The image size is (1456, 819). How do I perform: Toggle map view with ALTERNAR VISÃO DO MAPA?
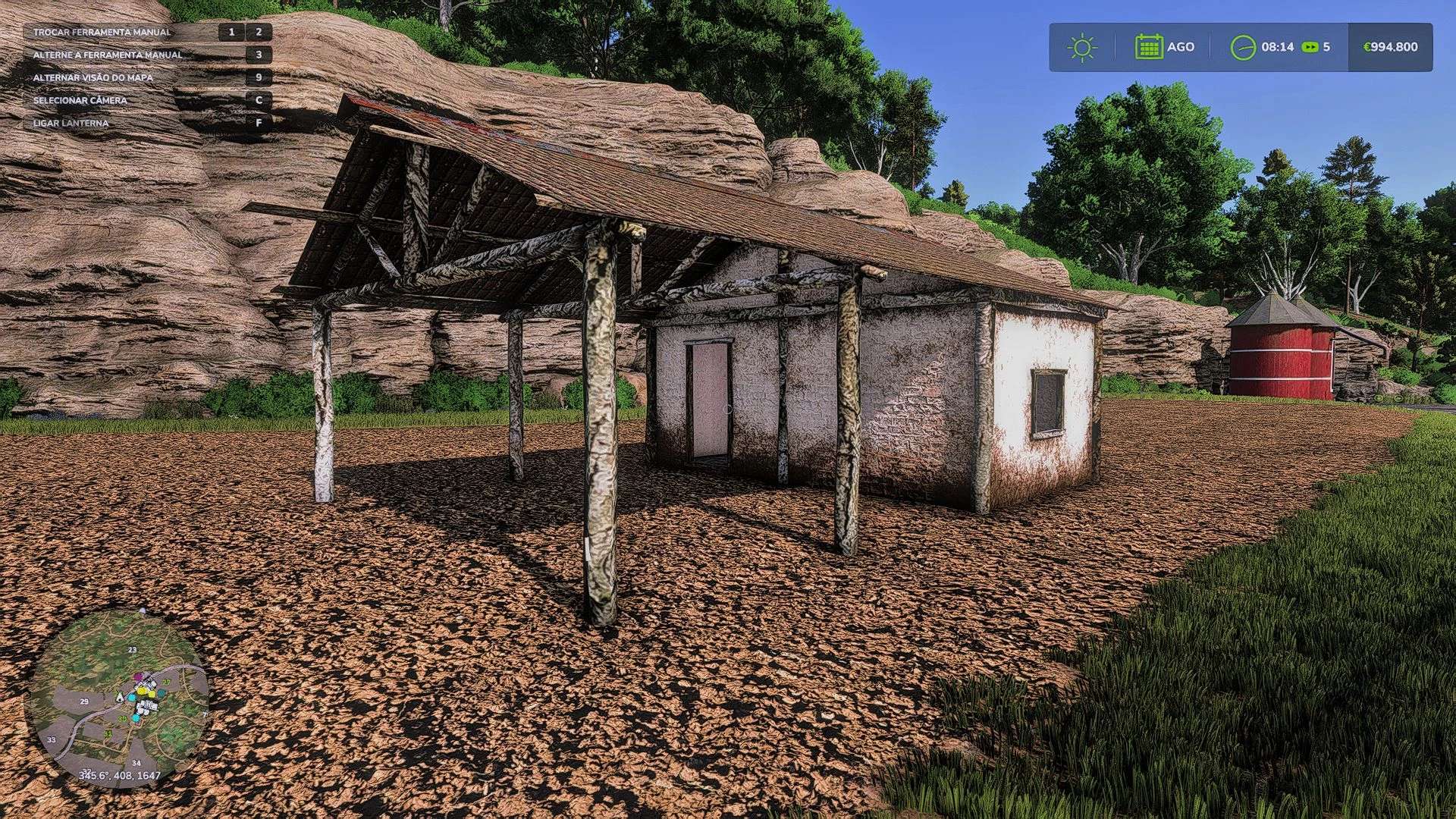coord(93,77)
